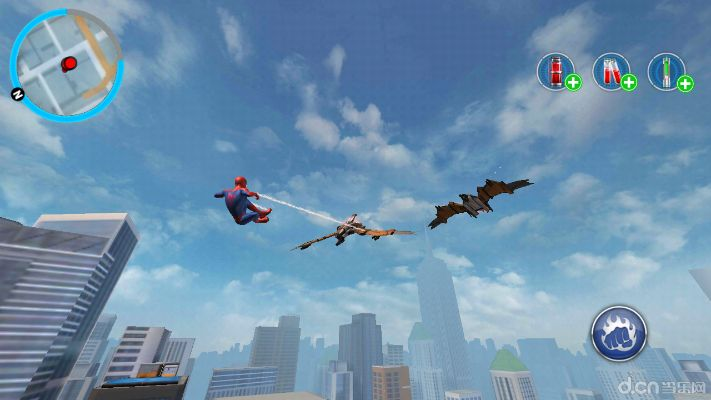Use the single red canister consumable
The height and width of the screenshot is (400, 711).
556,71
